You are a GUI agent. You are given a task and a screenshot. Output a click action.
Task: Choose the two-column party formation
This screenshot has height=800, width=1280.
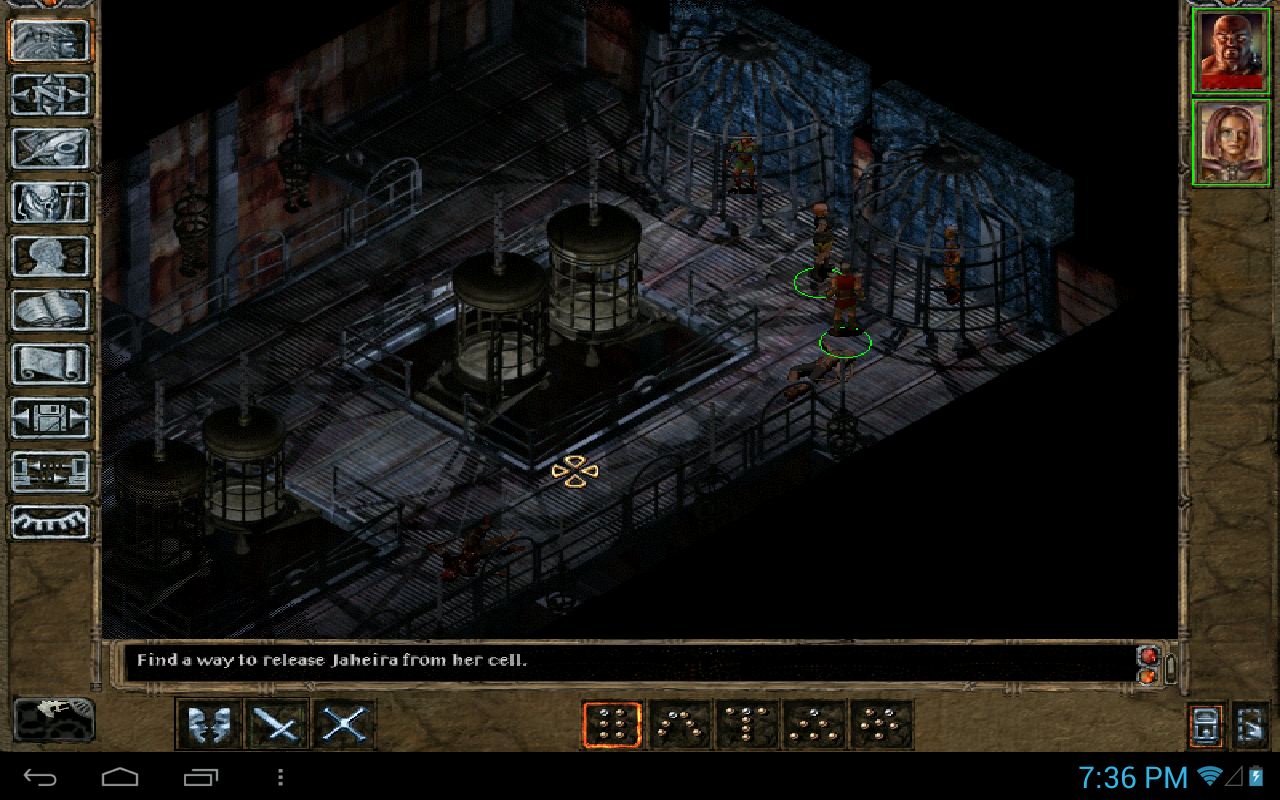coord(612,724)
